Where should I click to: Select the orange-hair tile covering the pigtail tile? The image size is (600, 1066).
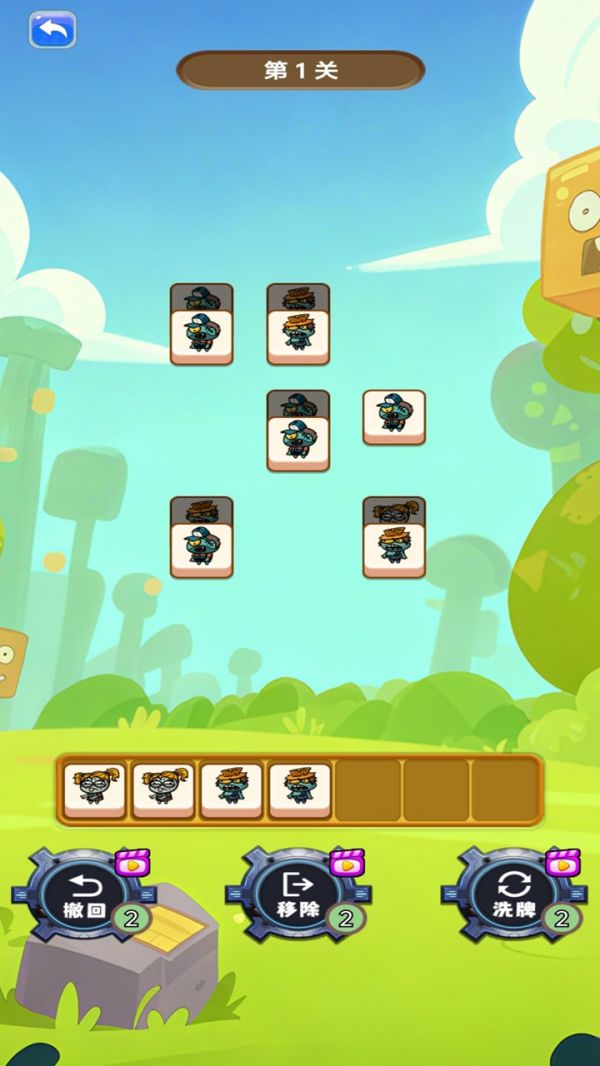(x=394, y=549)
